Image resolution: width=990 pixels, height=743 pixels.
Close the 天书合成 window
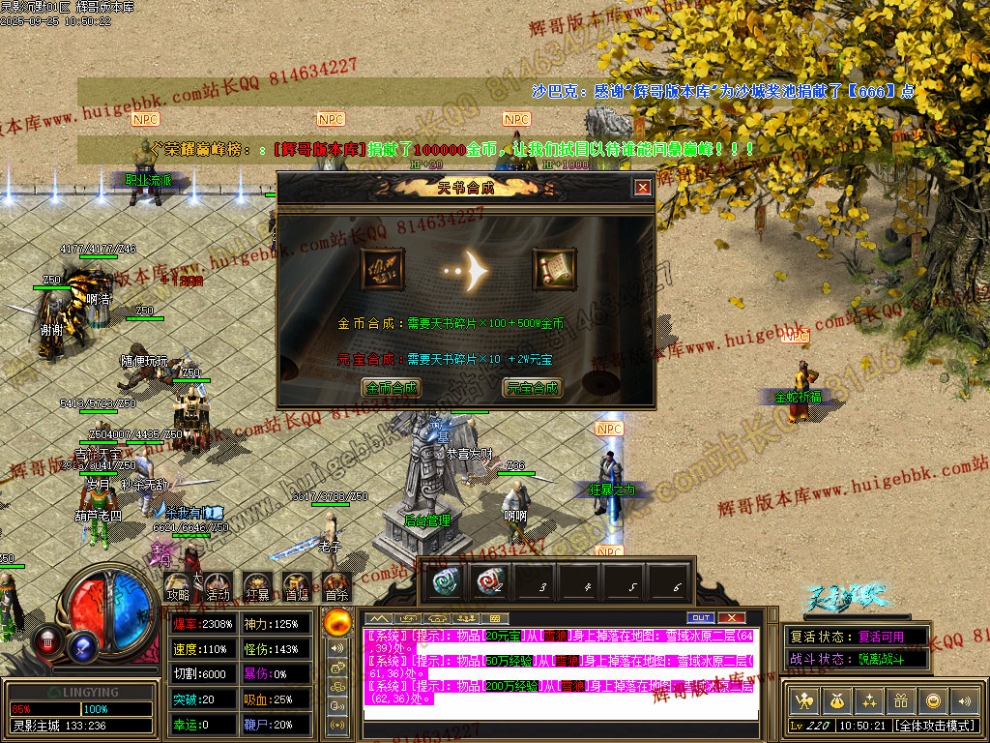pos(642,187)
